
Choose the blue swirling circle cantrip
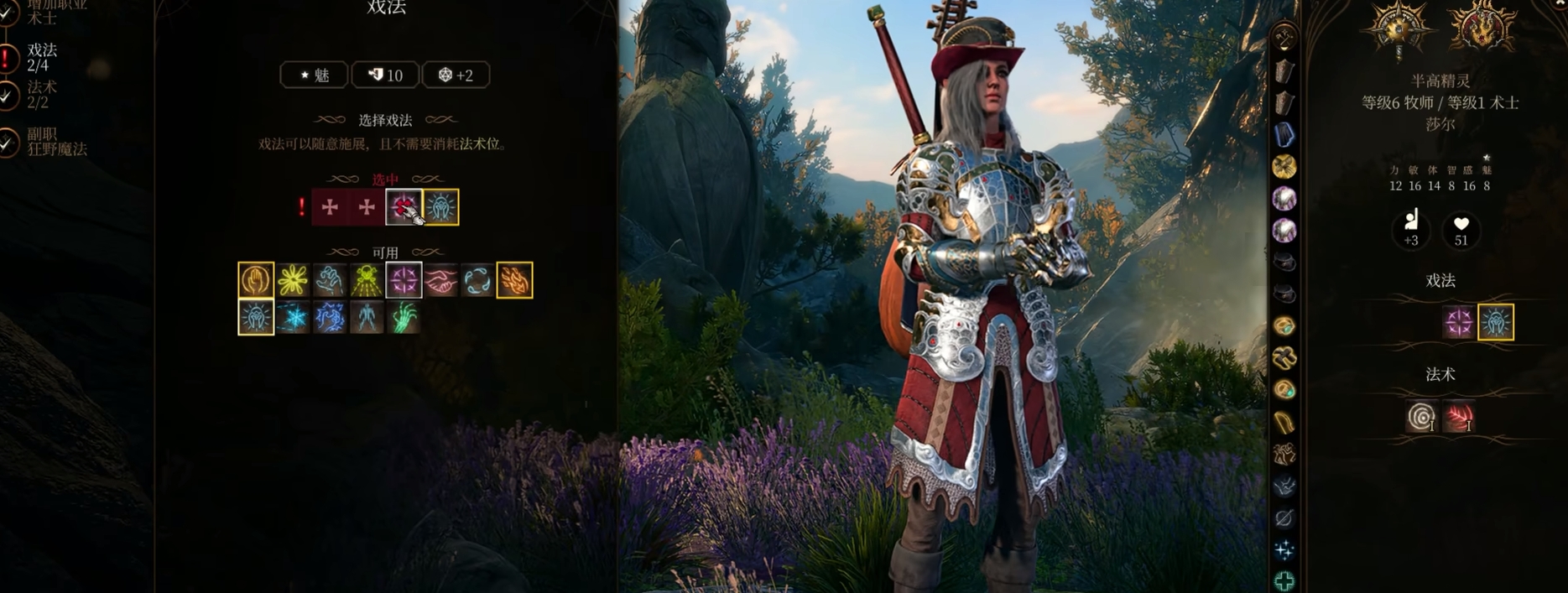click(x=477, y=280)
